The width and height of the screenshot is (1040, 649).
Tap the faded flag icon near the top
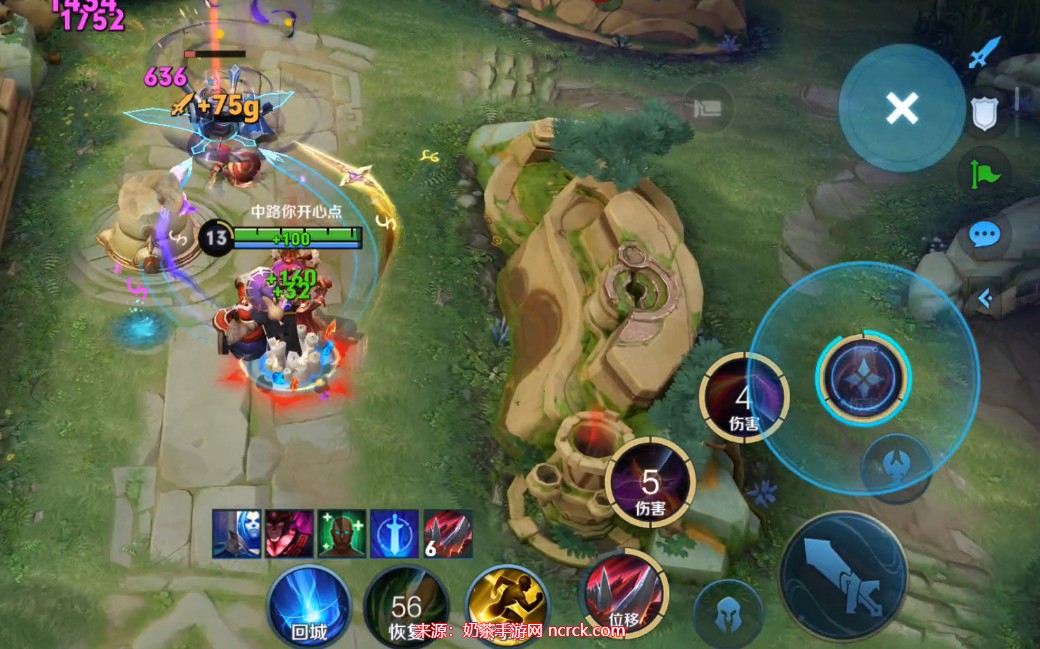point(709,107)
